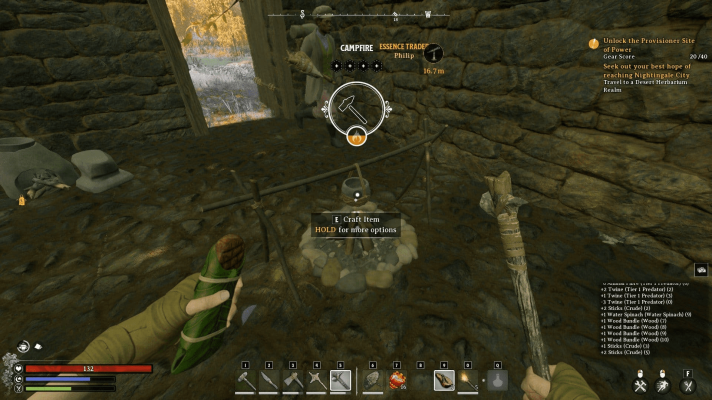
Task: Select the highlighted hotbar slot 9 item
Action: [442, 380]
